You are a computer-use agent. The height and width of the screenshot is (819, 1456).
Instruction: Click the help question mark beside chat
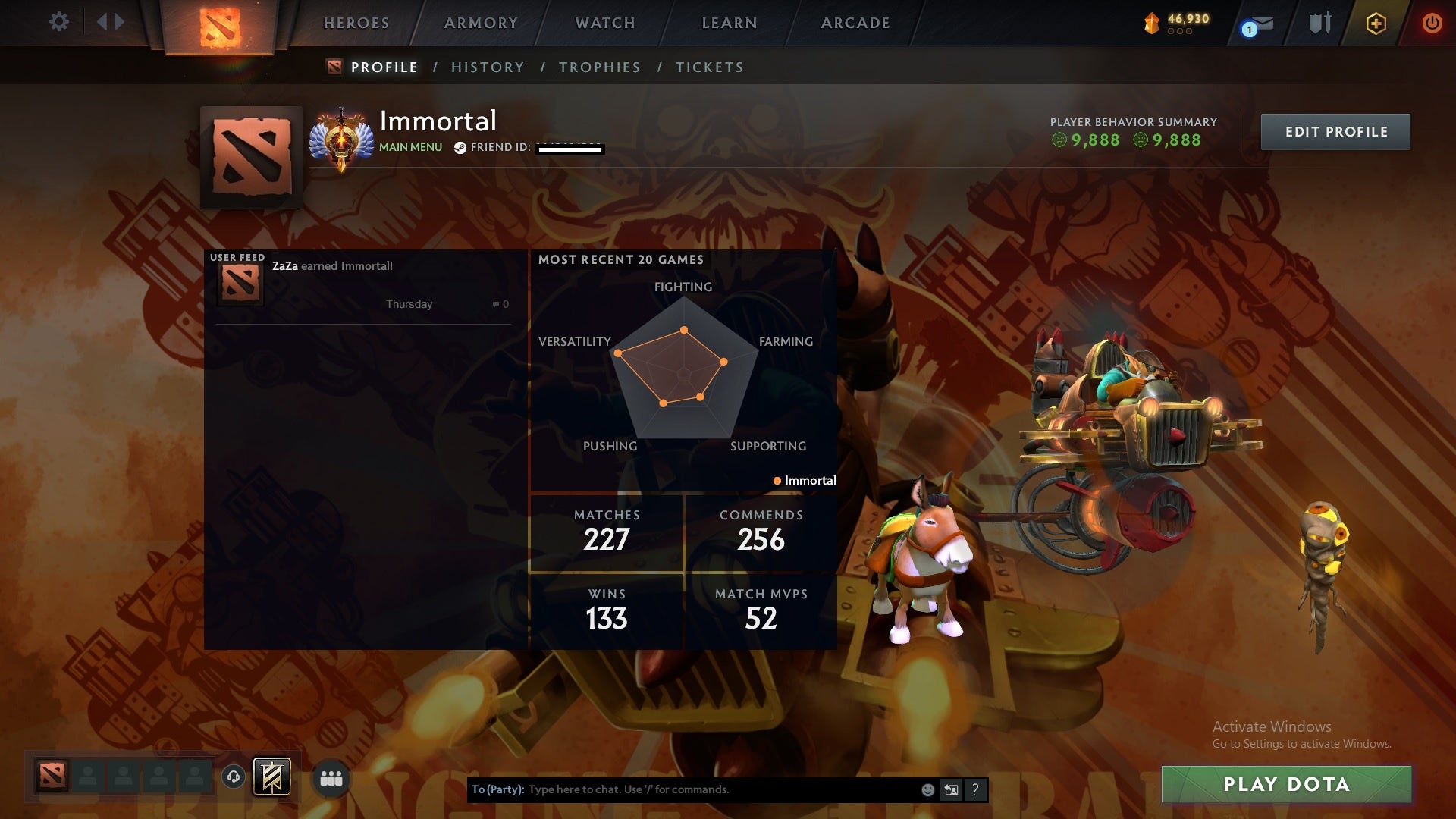(974, 789)
